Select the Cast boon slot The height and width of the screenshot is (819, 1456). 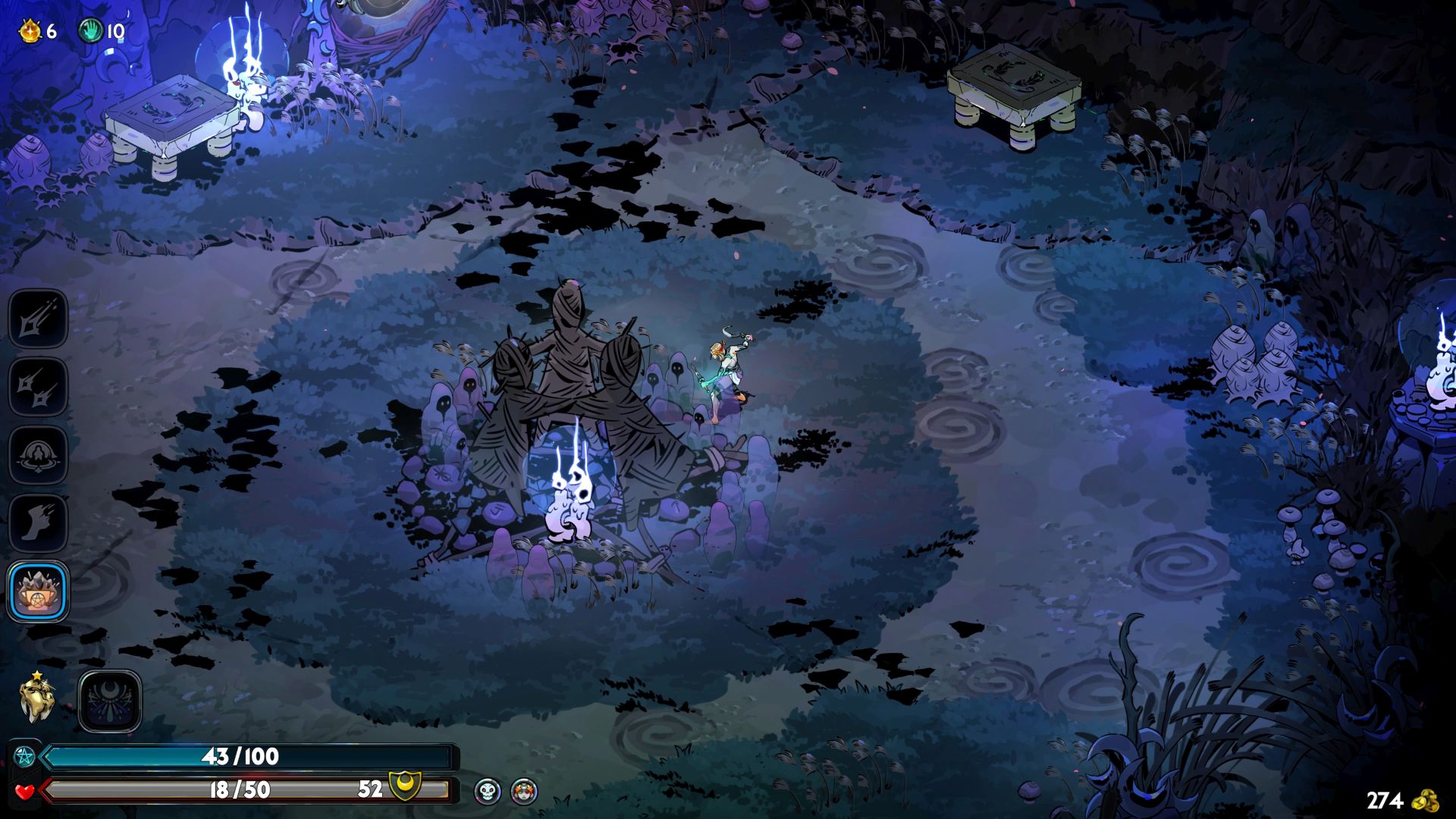pos(38,455)
